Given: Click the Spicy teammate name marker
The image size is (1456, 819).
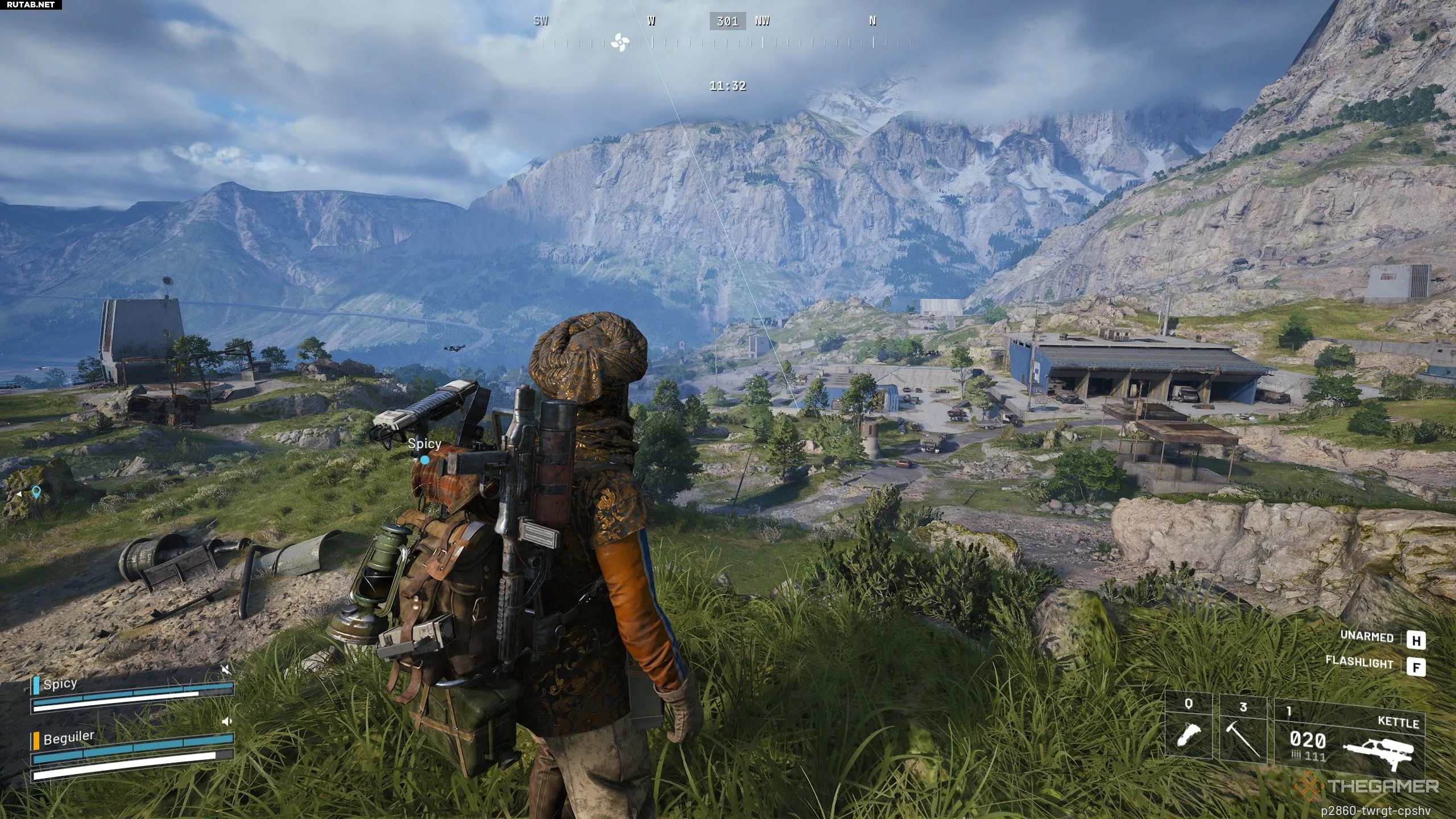Looking at the screenshot, I should point(424,444).
